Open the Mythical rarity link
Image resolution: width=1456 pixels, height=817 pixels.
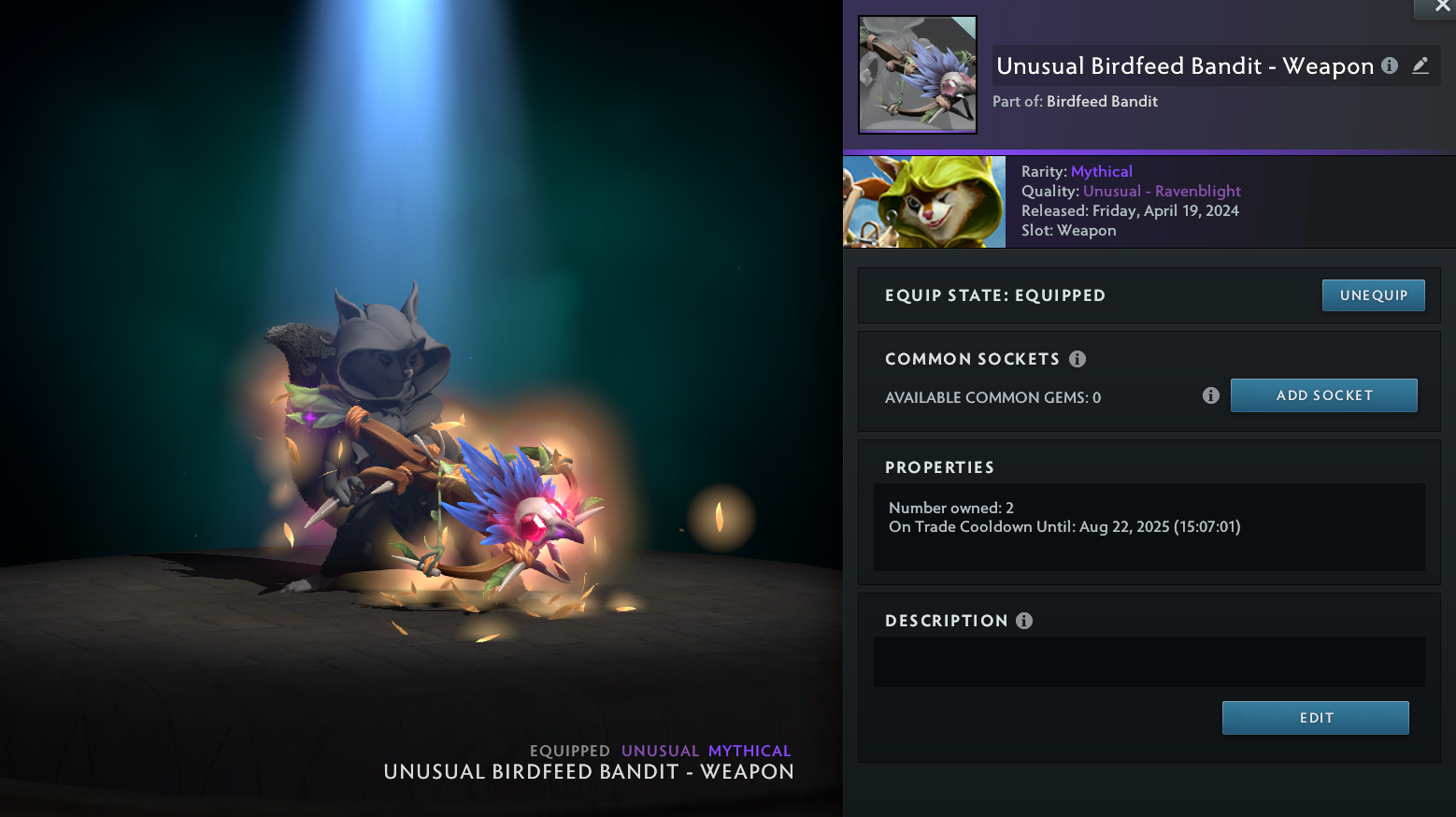click(x=1102, y=171)
